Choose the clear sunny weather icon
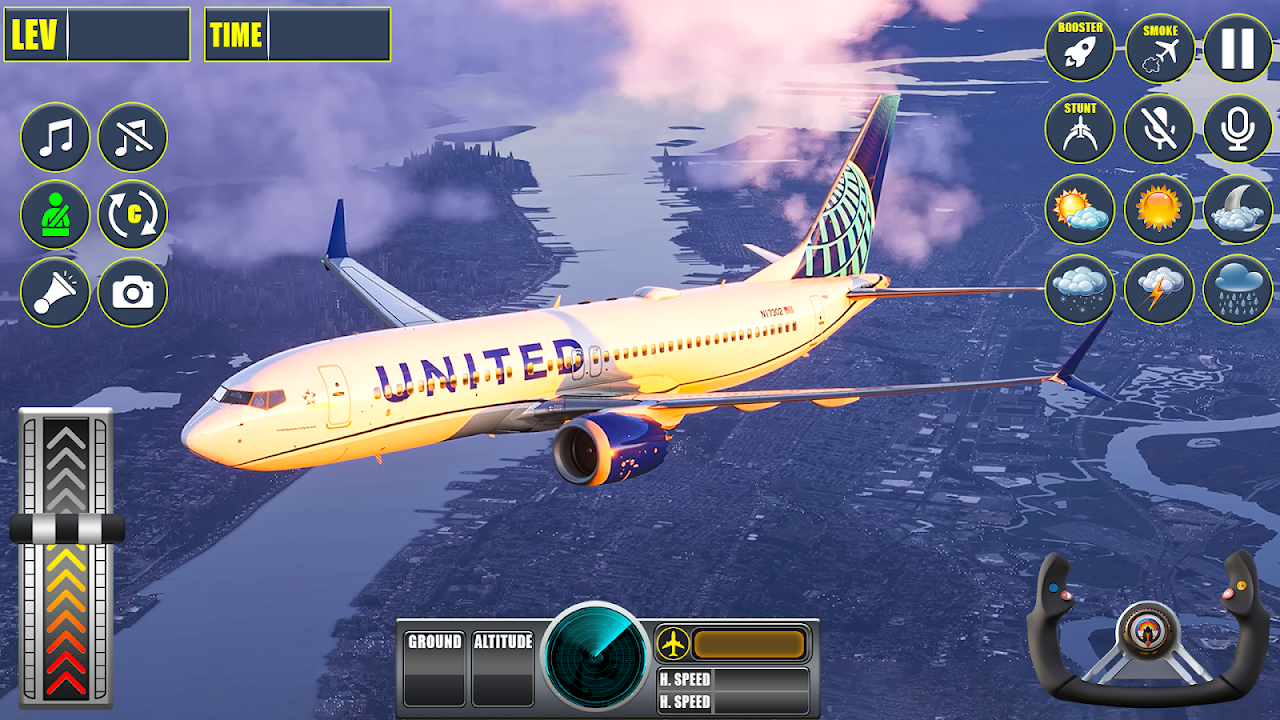The image size is (1280, 720). coord(1160,209)
